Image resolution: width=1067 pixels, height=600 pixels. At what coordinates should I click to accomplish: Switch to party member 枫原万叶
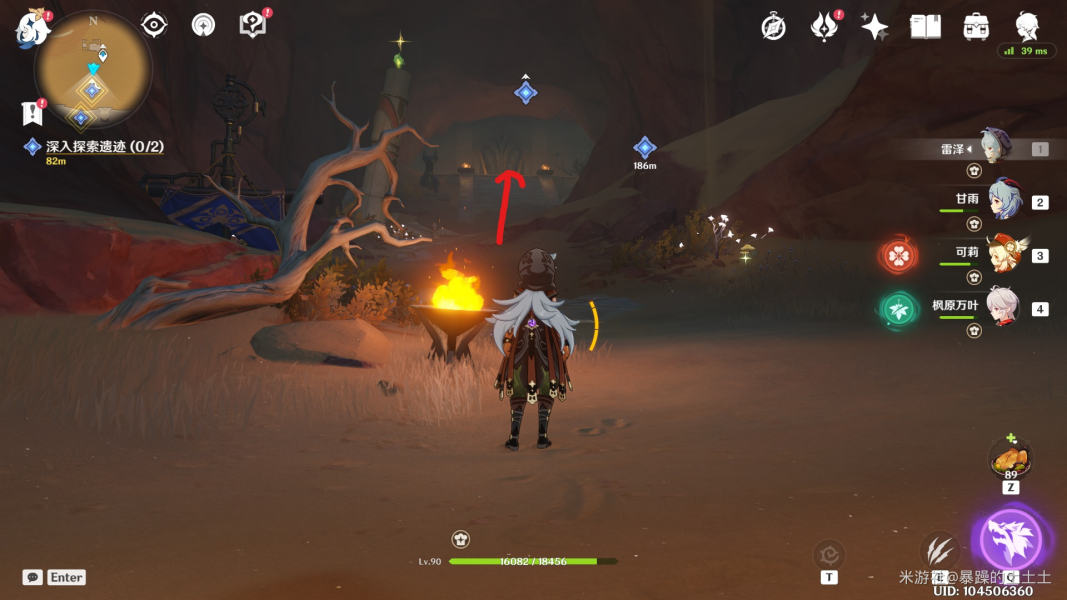[1003, 307]
